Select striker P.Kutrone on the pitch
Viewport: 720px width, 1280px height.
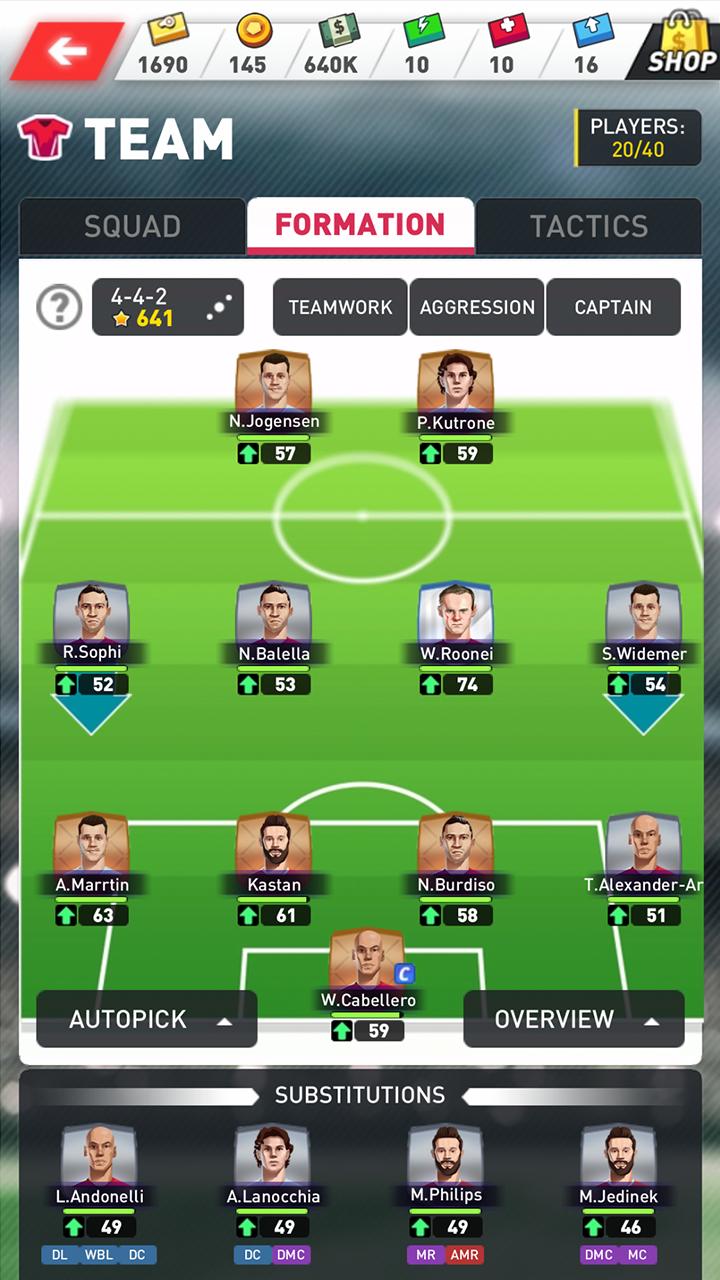tap(455, 385)
